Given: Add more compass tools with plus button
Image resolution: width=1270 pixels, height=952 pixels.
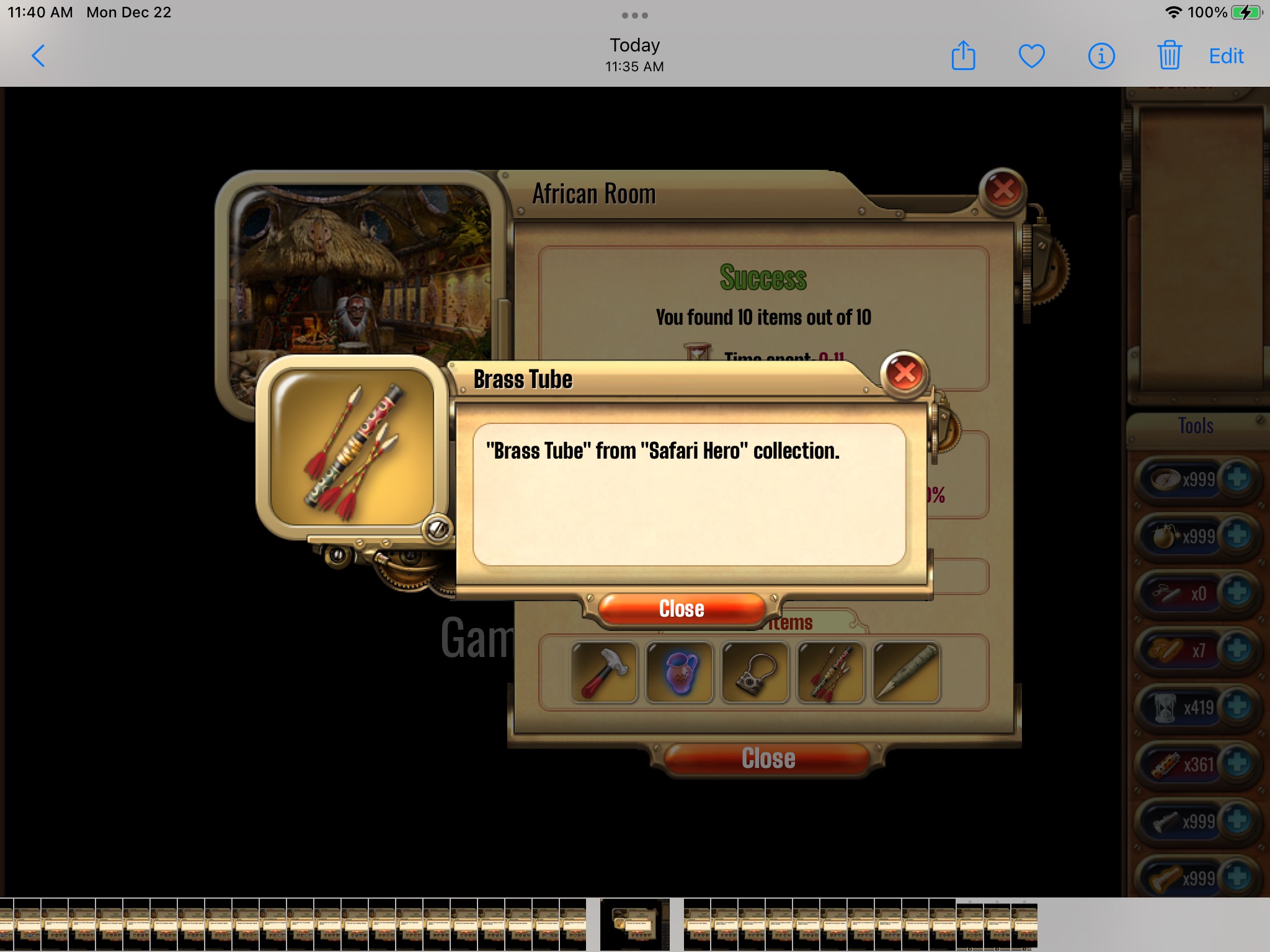Looking at the screenshot, I should click(1238, 478).
